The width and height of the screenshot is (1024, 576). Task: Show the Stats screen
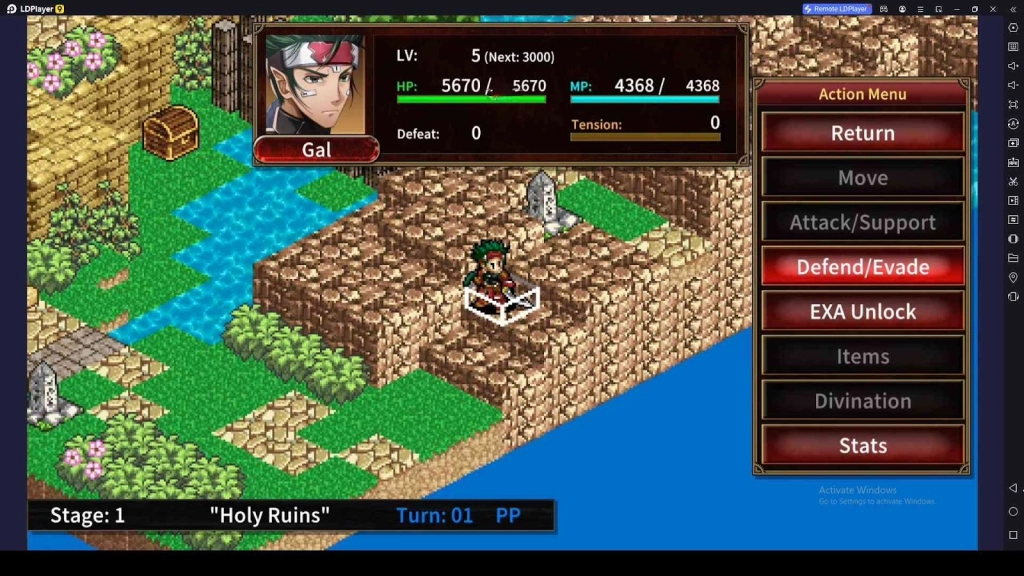coord(862,446)
